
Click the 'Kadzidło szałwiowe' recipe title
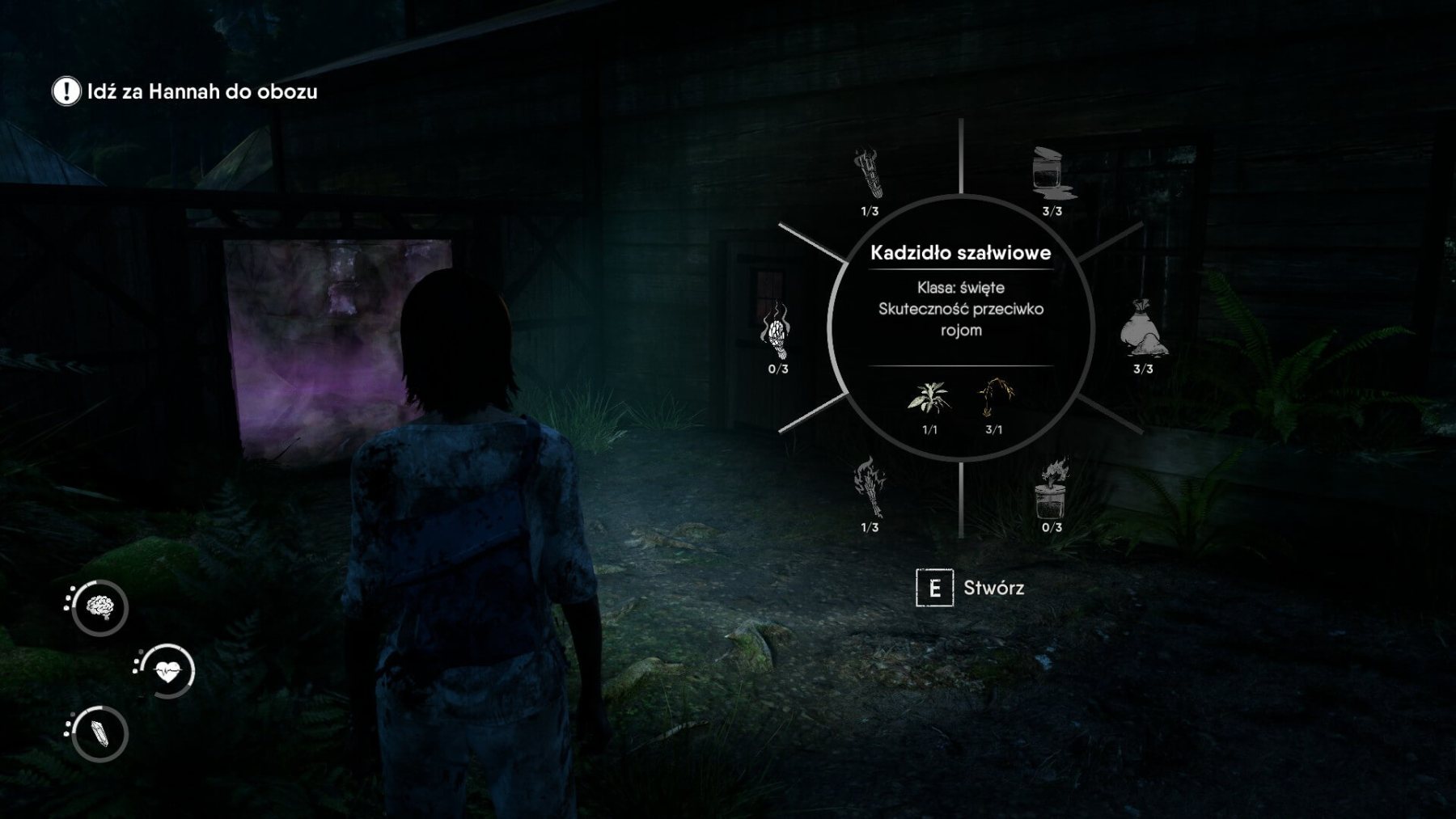(x=963, y=251)
